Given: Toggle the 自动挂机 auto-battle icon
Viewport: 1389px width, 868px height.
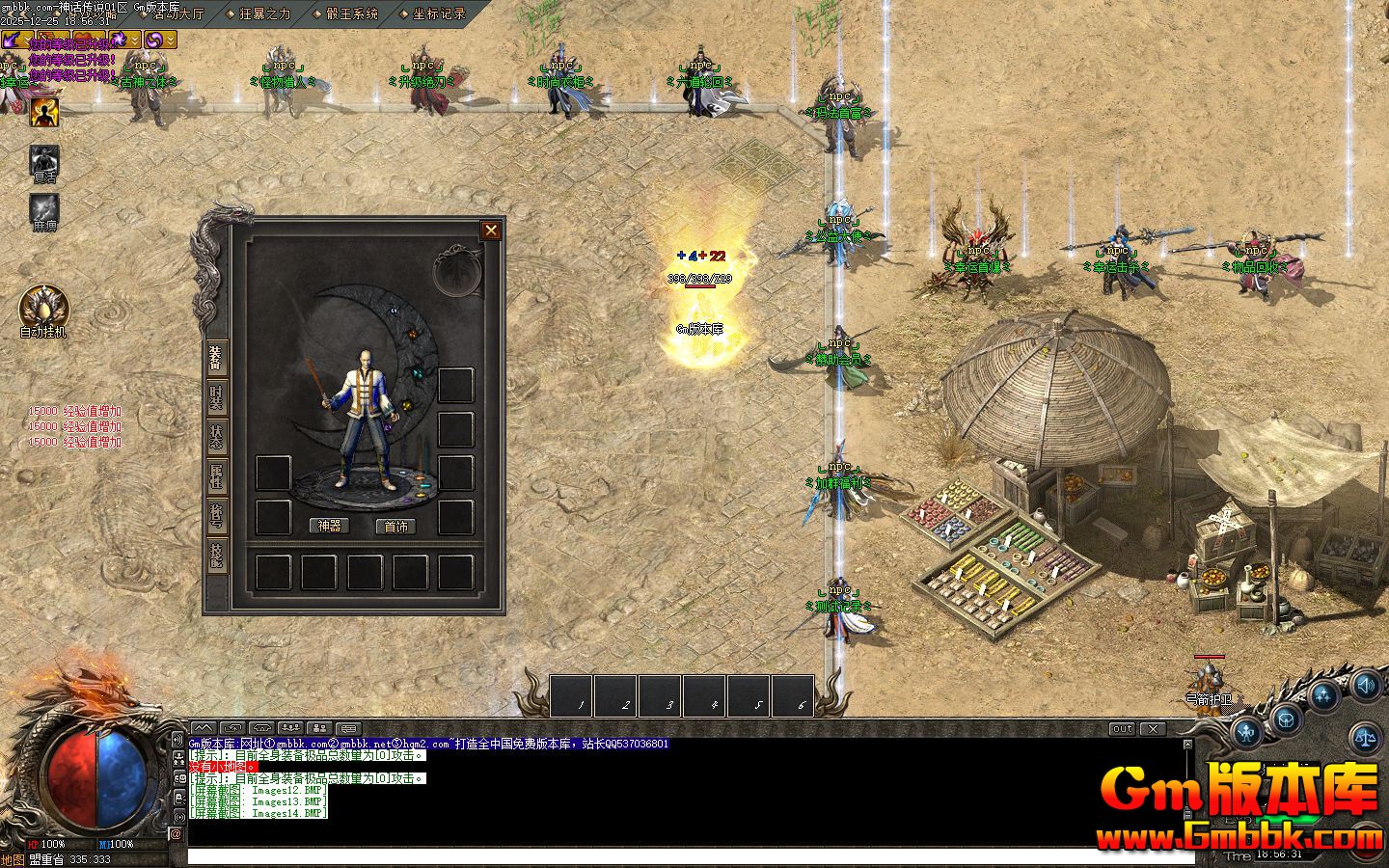Looking at the screenshot, I should coord(43,309).
